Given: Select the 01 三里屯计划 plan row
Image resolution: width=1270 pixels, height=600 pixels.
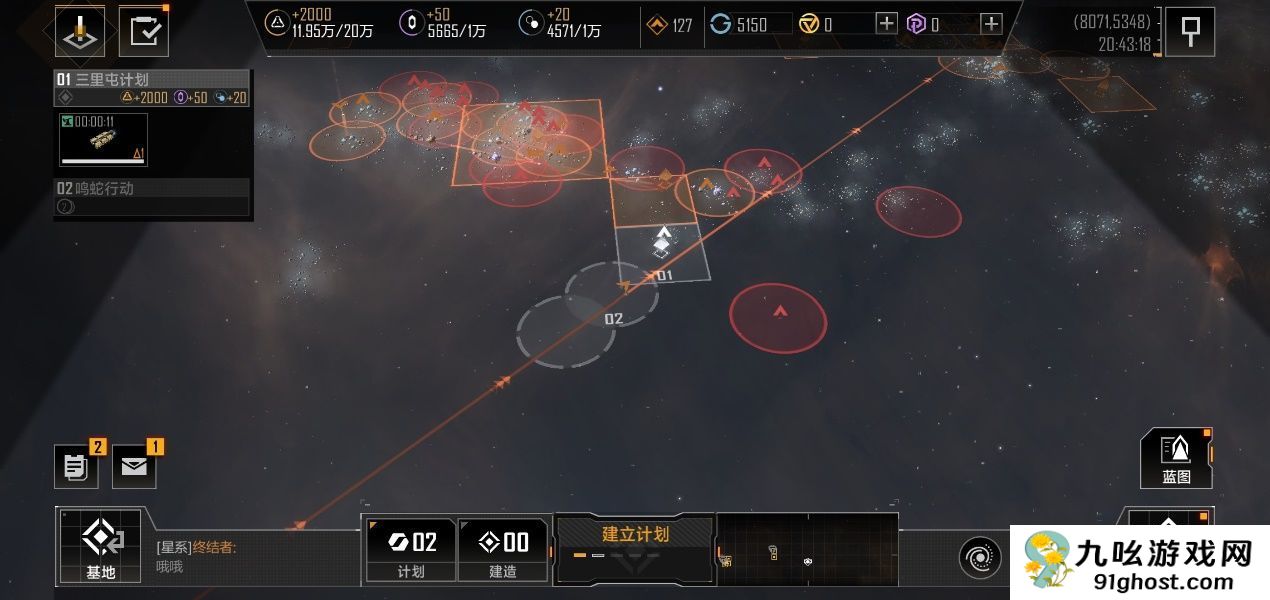Looking at the screenshot, I should coord(152,80).
